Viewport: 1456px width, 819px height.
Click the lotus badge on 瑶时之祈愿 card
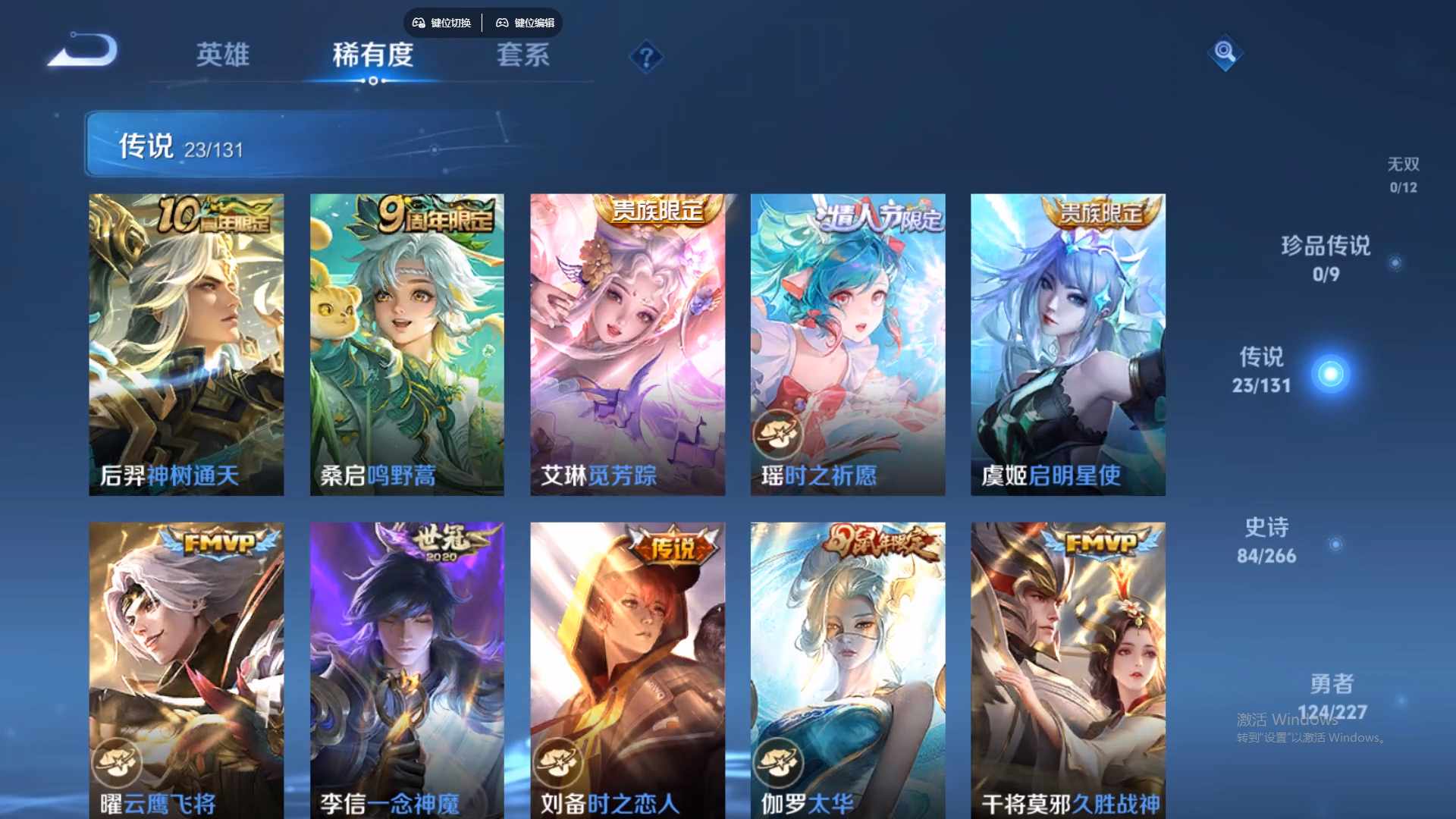[777, 432]
